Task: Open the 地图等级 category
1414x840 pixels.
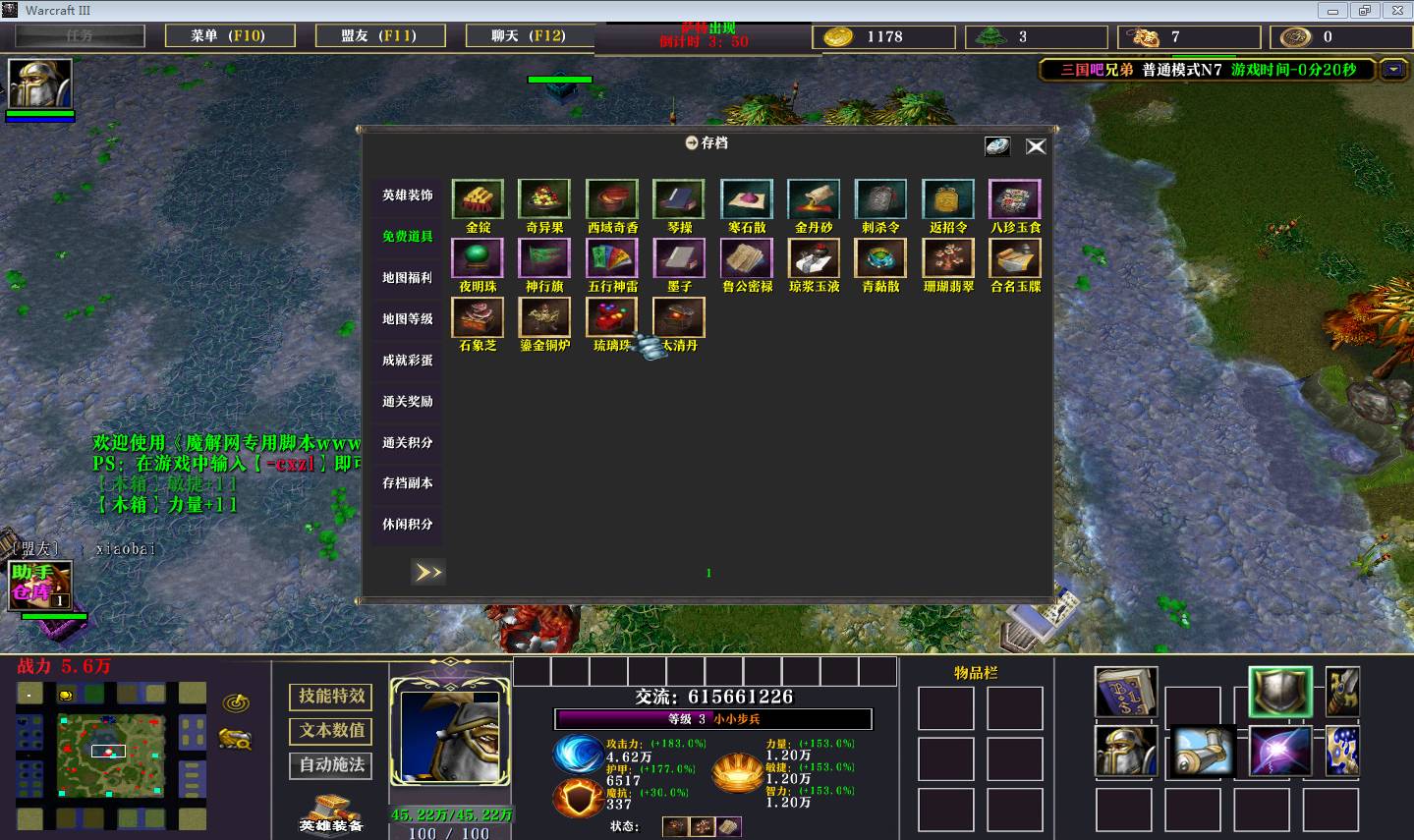Action: [x=407, y=319]
